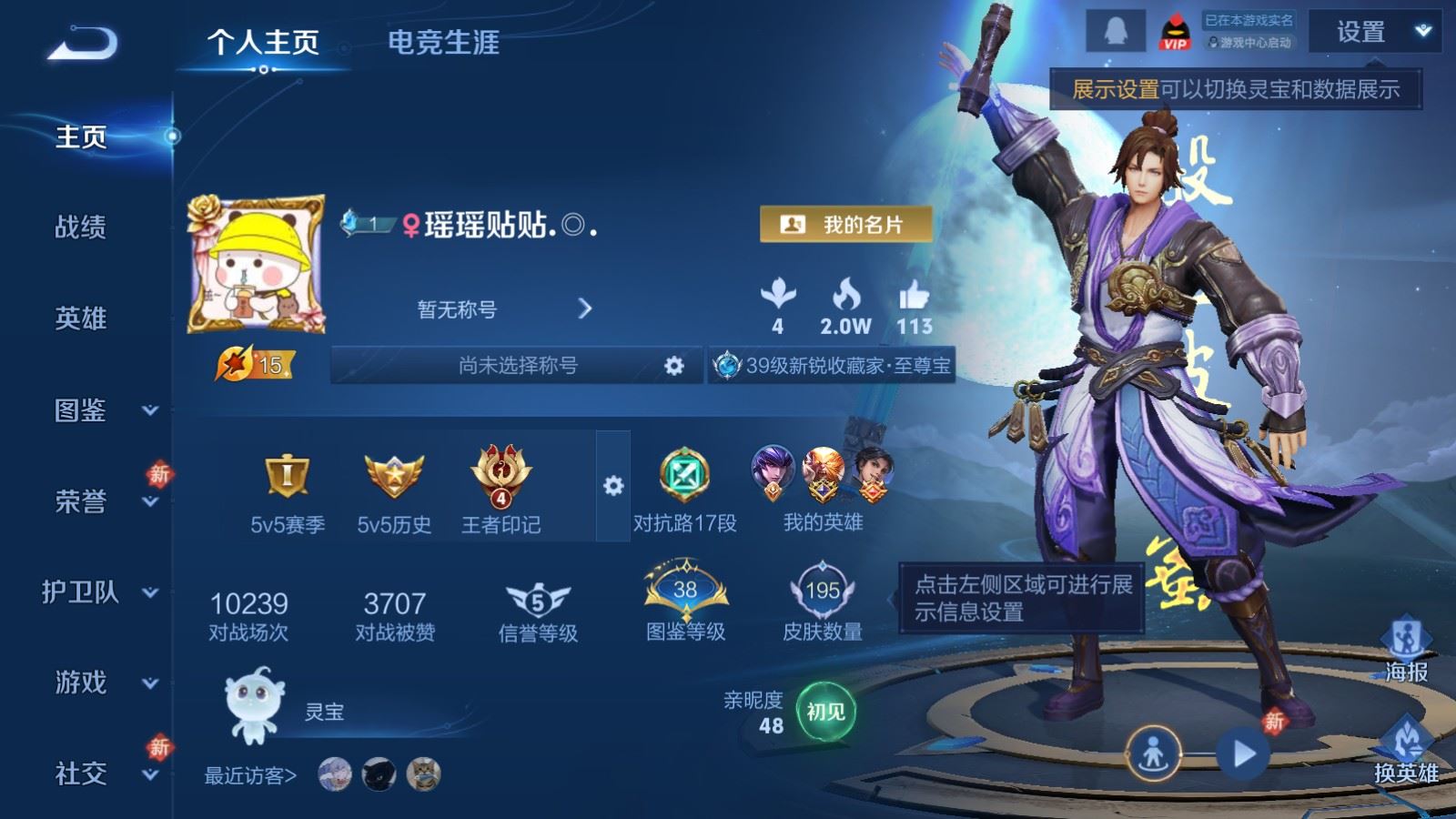Viewport: 1456px width, 819px height.
Task: Select 英雄 in the left menu
Action: point(81,318)
